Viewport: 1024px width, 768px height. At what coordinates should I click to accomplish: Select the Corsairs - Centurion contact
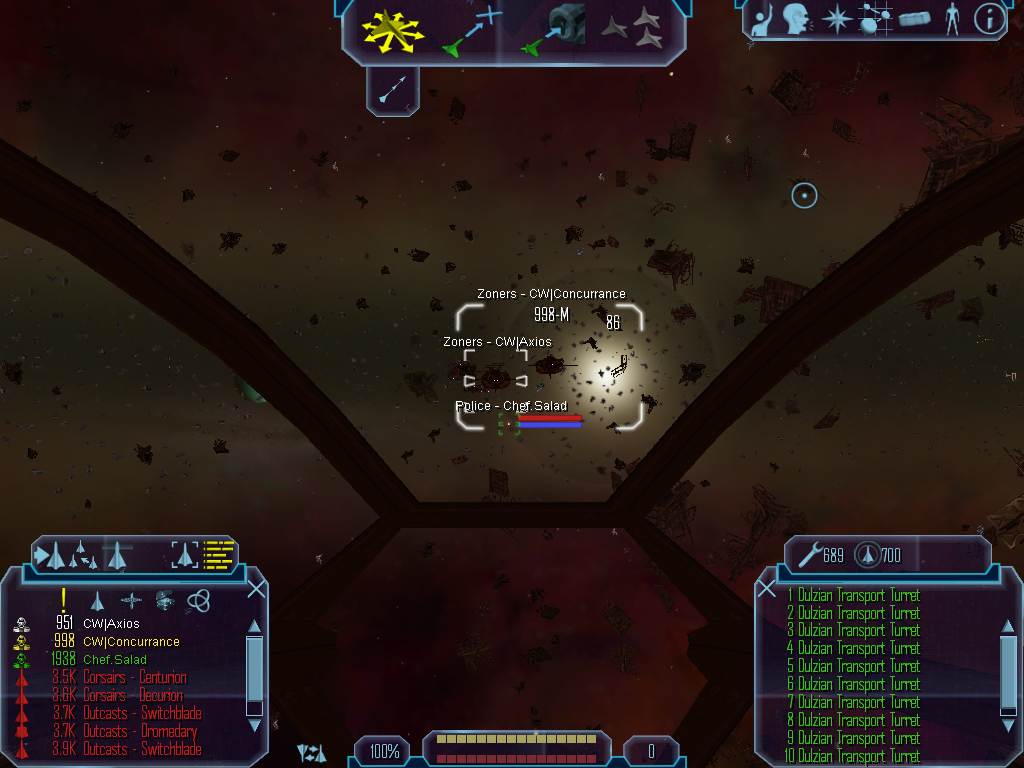tap(134, 678)
